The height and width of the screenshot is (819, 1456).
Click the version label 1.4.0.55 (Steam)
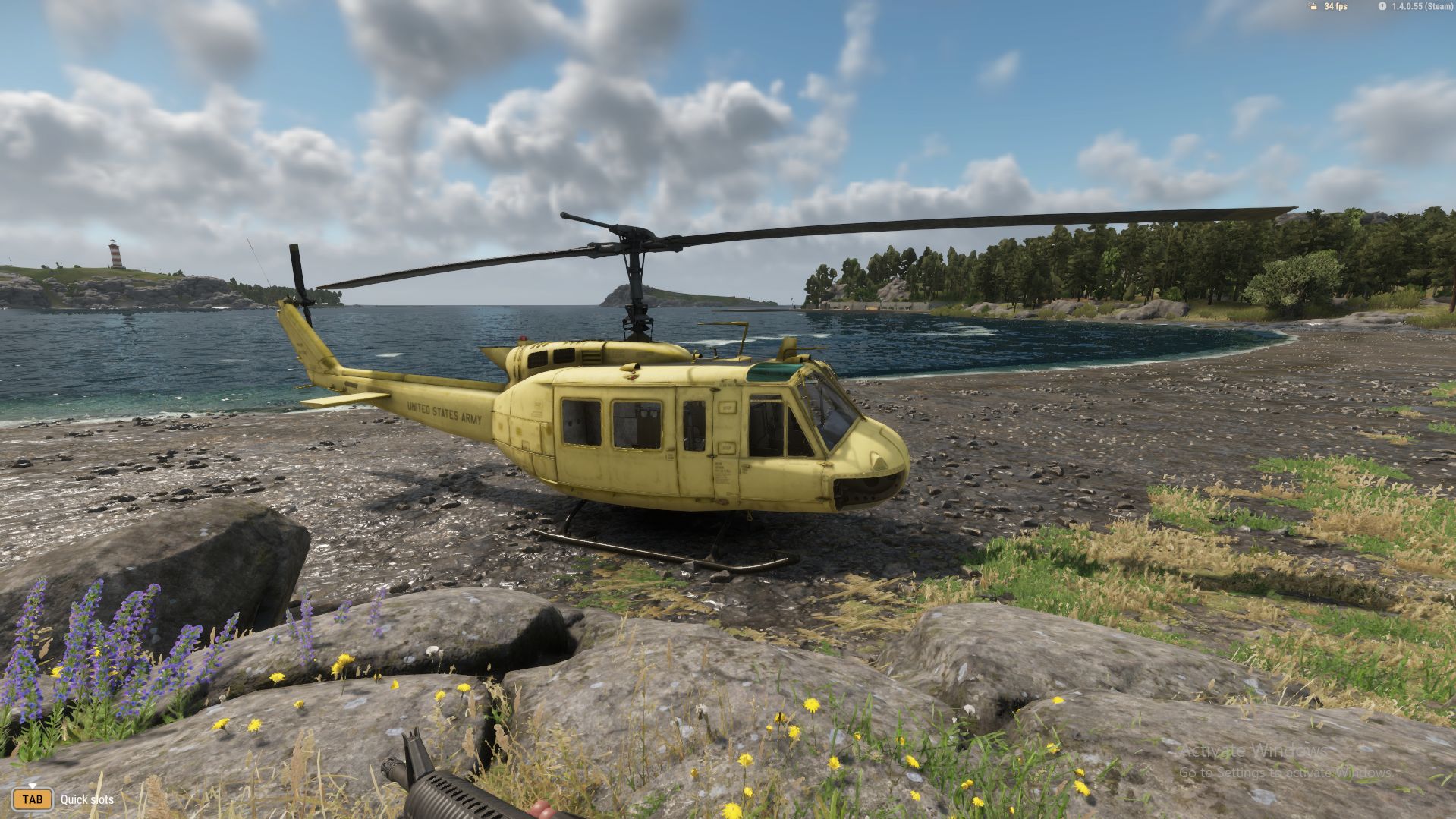pos(1420,6)
